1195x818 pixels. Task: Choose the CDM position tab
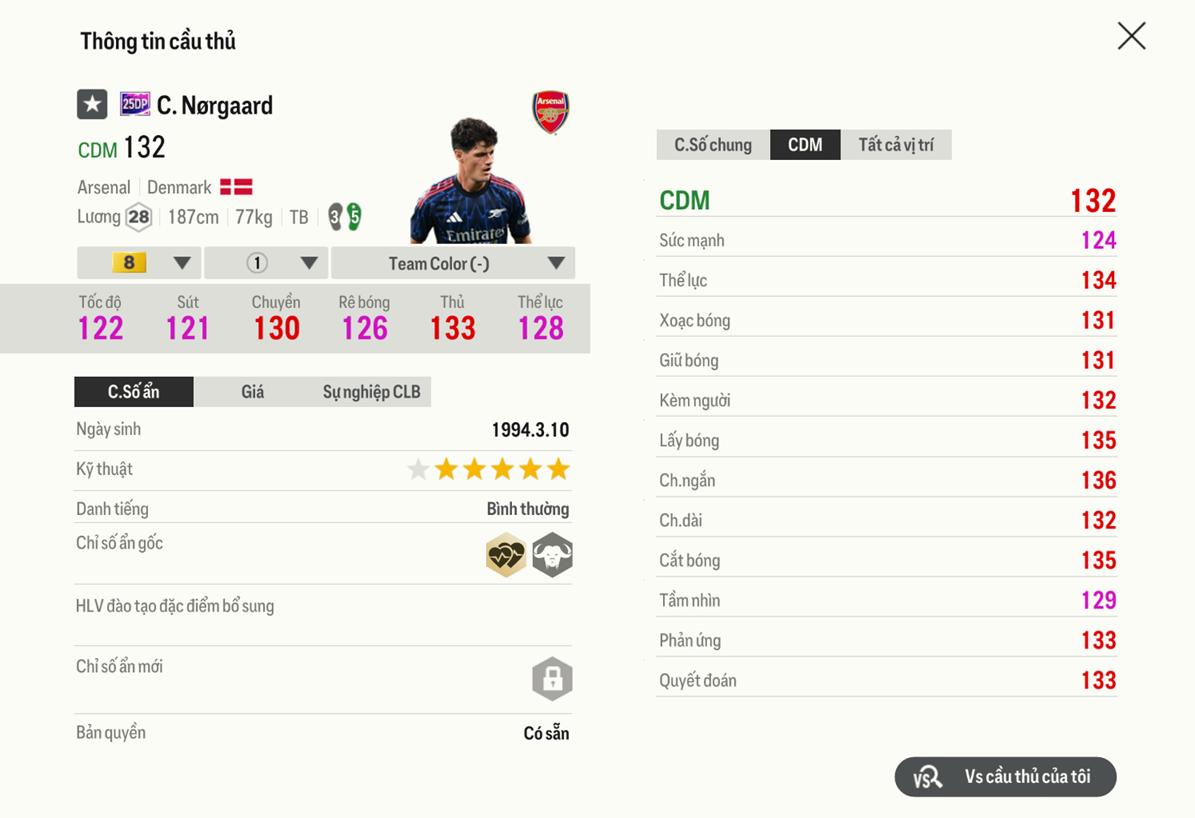[x=805, y=145]
